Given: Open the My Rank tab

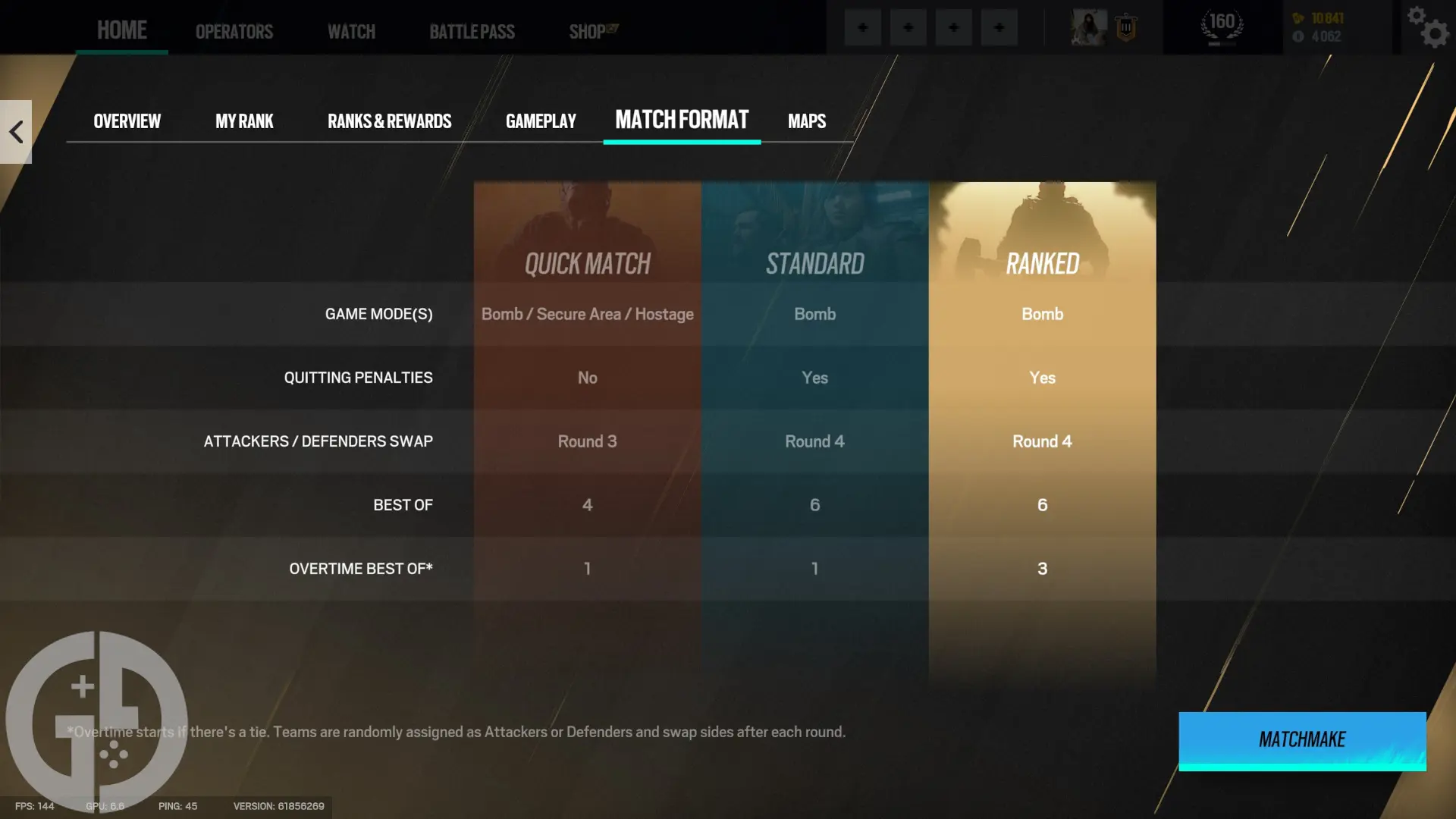Looking at the screenshot, I should (244, 121).
